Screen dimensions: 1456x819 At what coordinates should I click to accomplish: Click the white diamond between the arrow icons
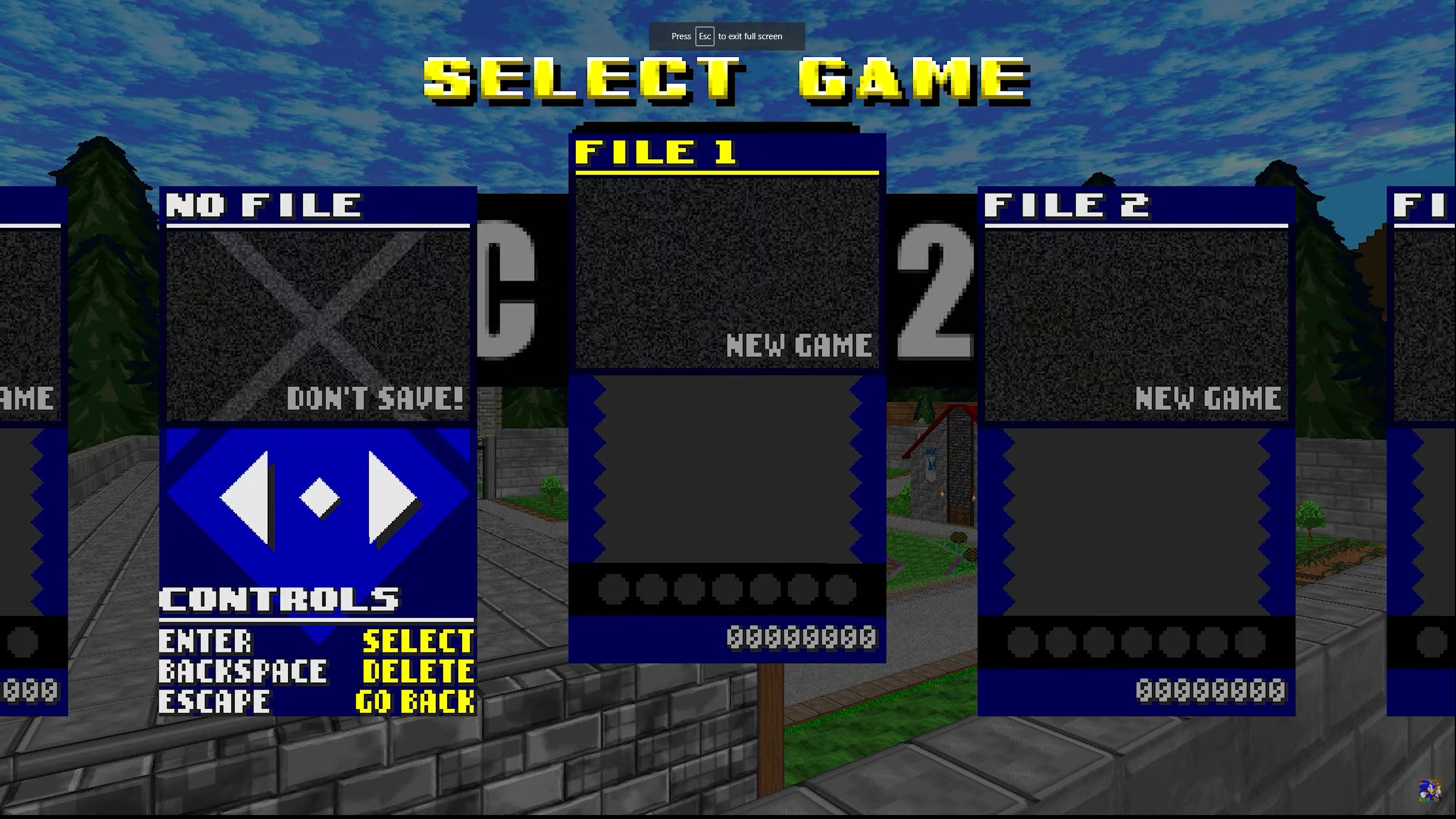tap(318, 496)
